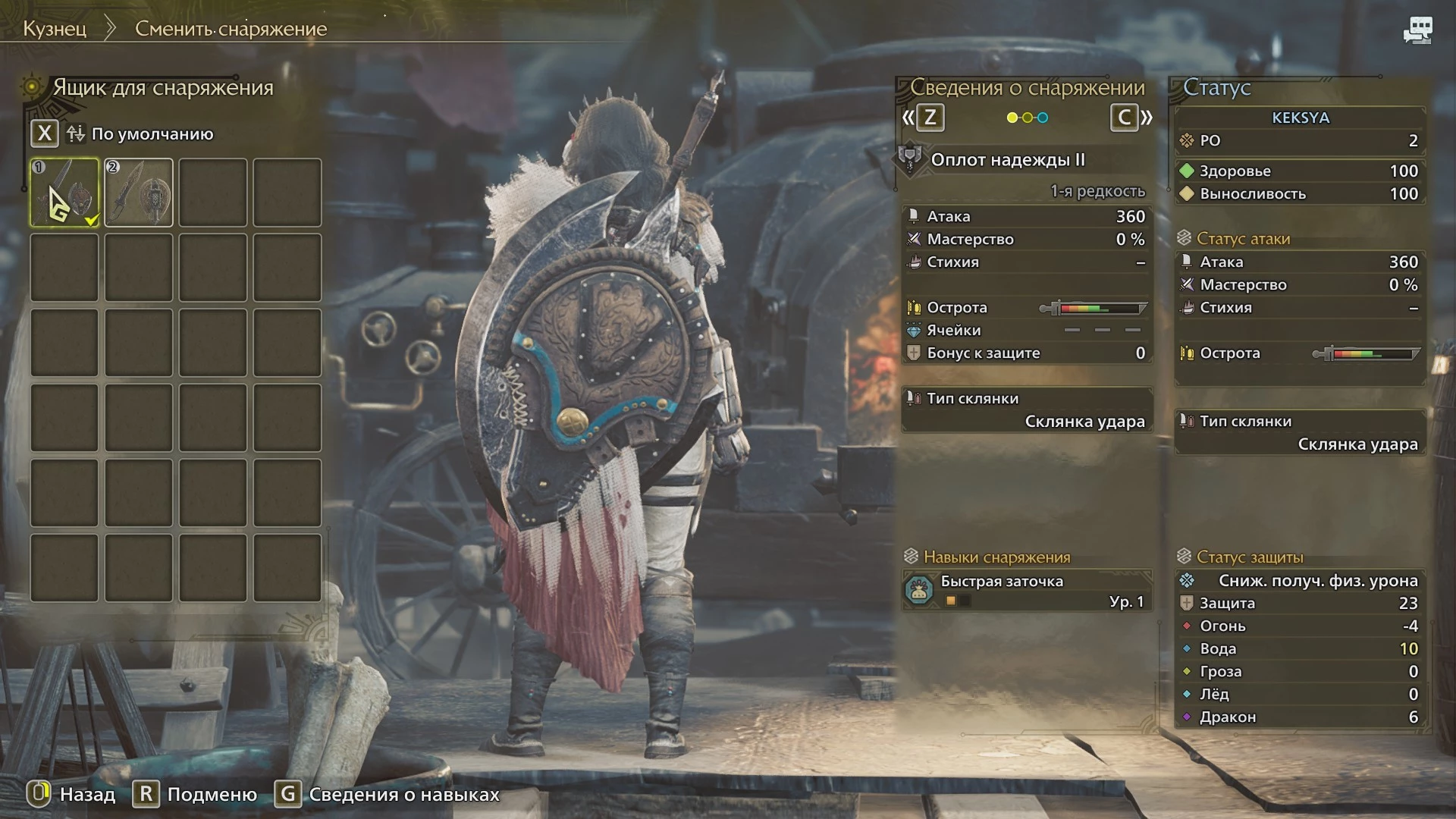
Task: Open the chat icon in top corner
Action: point(1417,30)
